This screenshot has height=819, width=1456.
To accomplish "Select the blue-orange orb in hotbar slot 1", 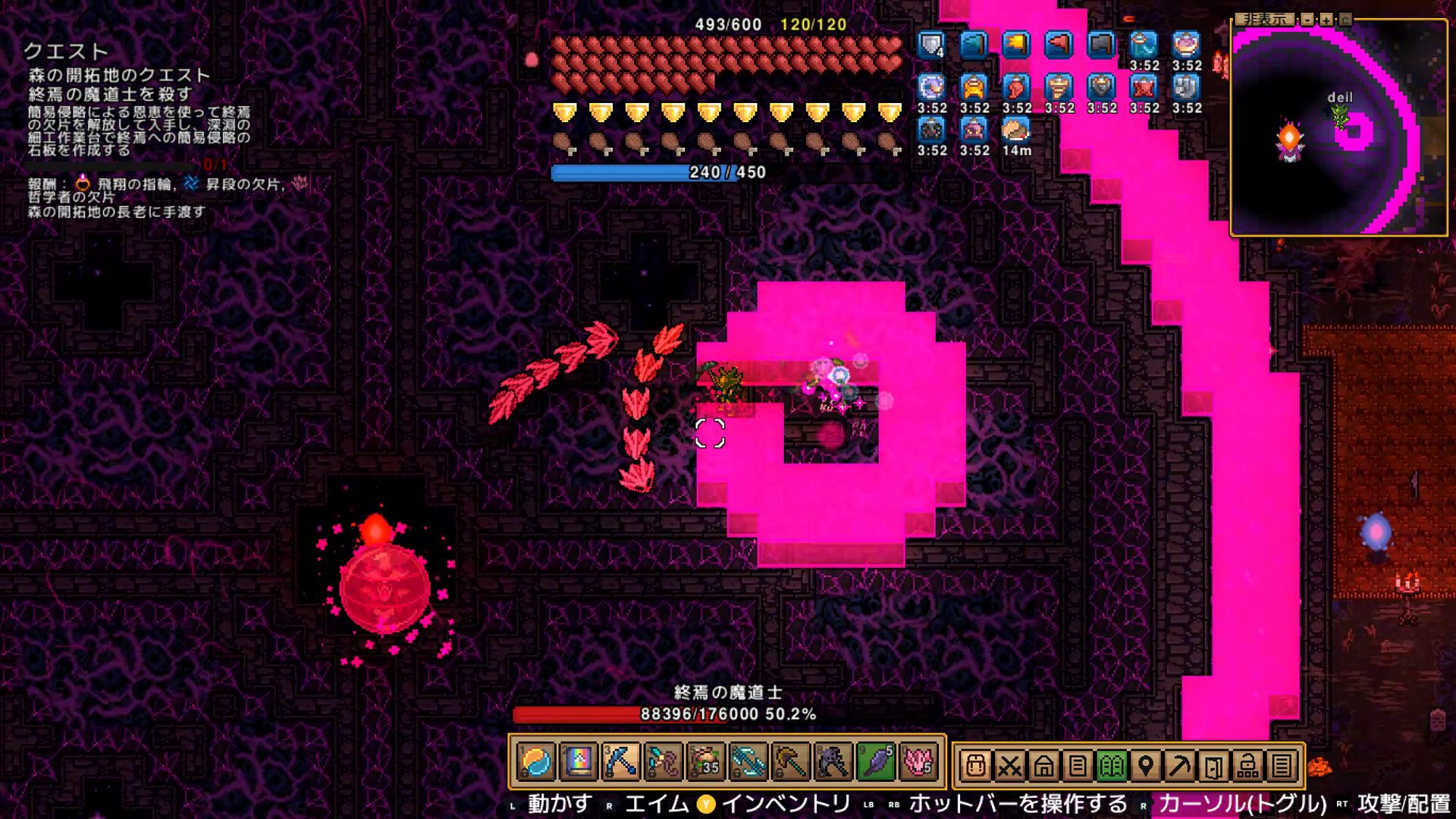I will click(x=536, y=762).
